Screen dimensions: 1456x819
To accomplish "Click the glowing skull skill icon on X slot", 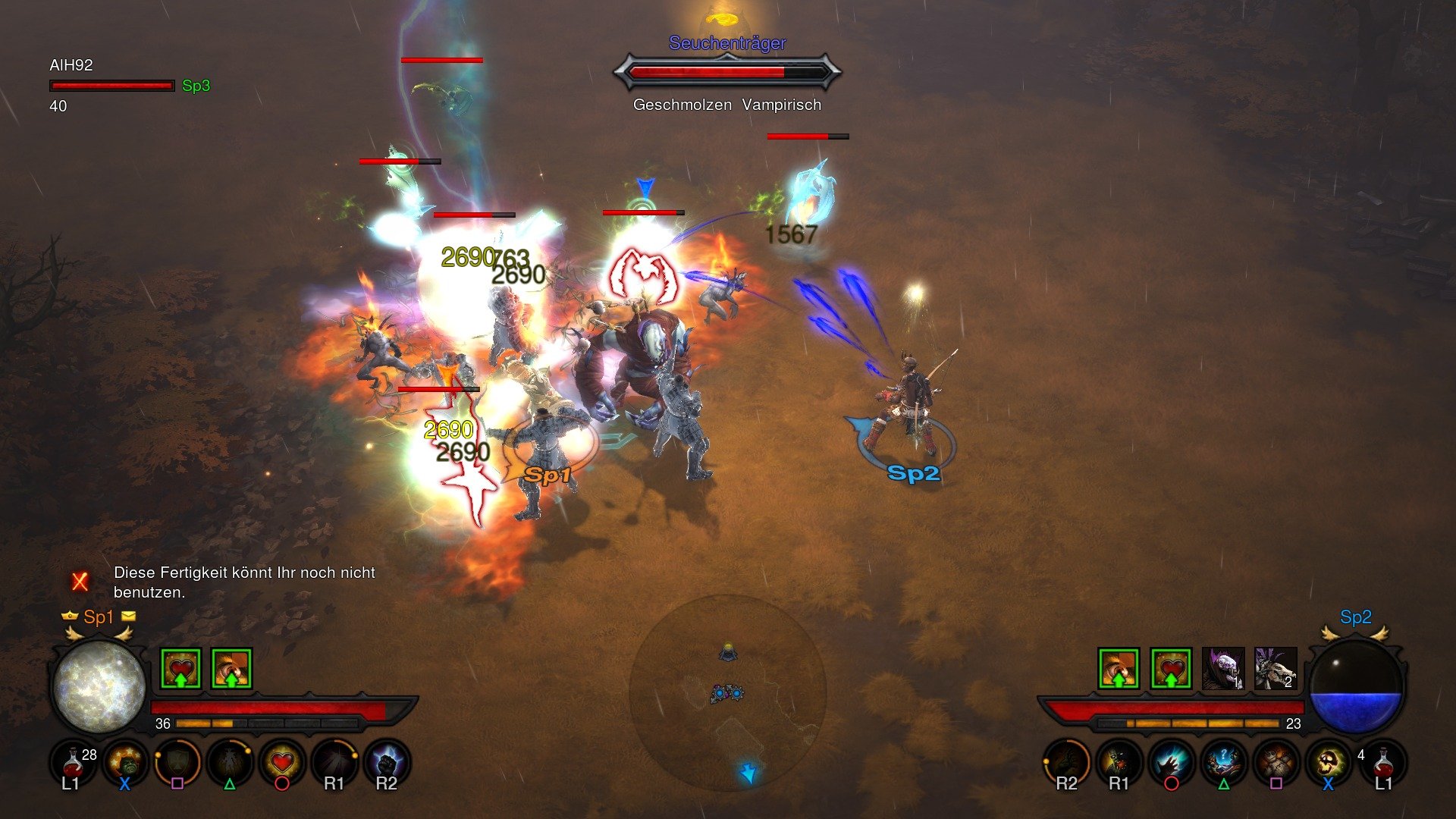I will click(1327, 761).
